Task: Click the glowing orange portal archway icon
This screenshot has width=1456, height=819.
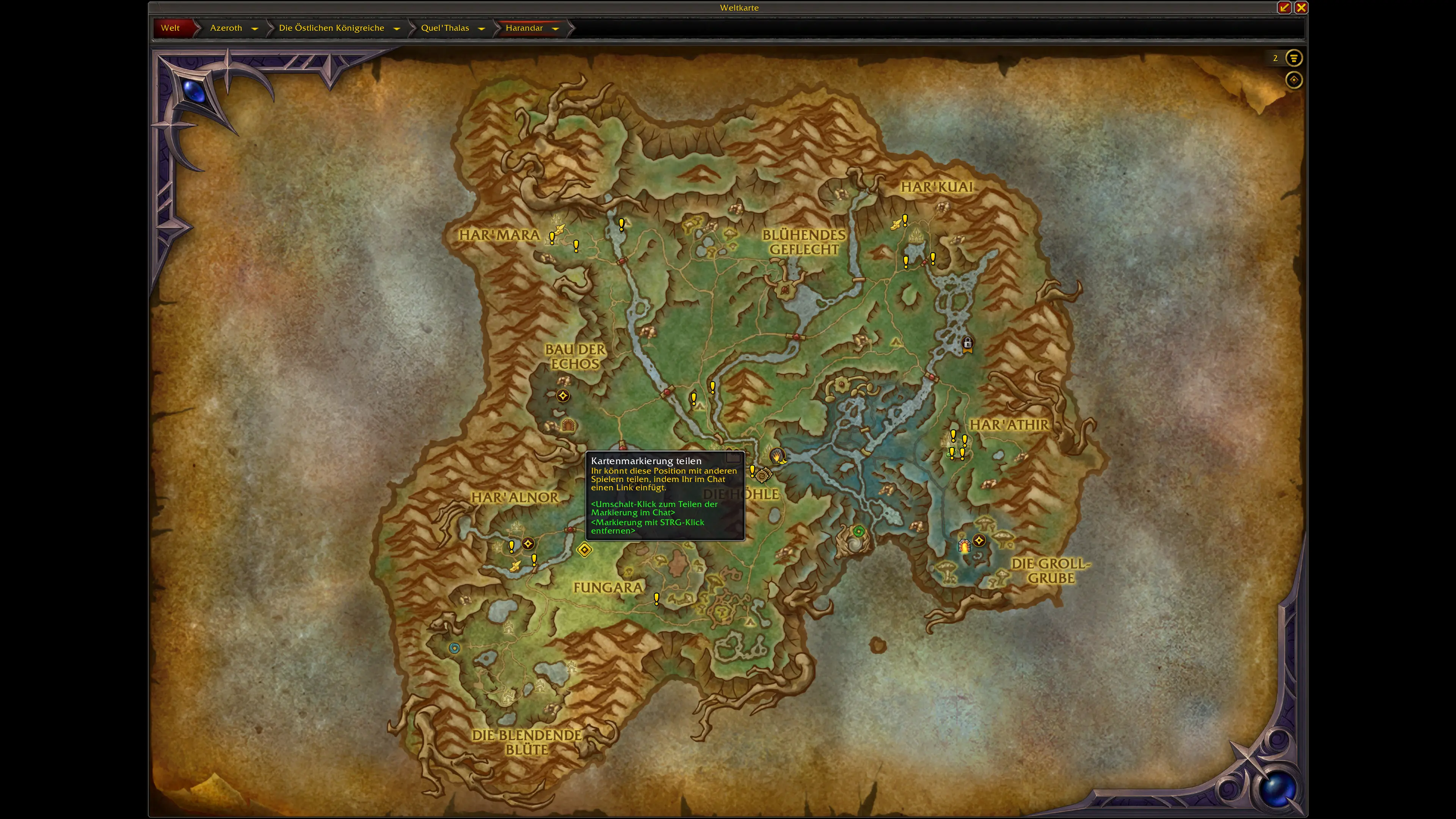Action: pyautogui.click(x=964, y=546)
